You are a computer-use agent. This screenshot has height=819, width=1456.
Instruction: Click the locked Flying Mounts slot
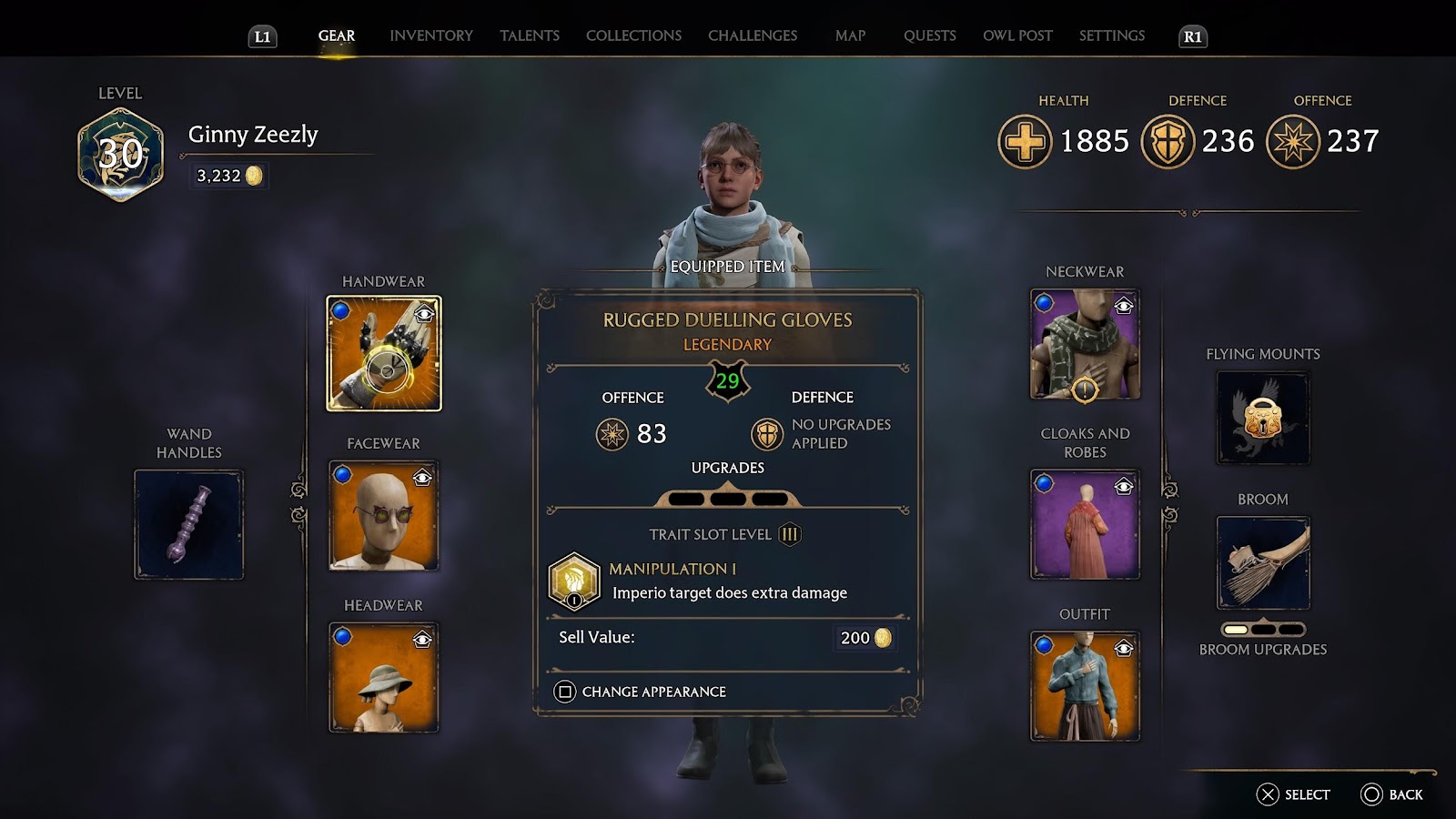1263,418
